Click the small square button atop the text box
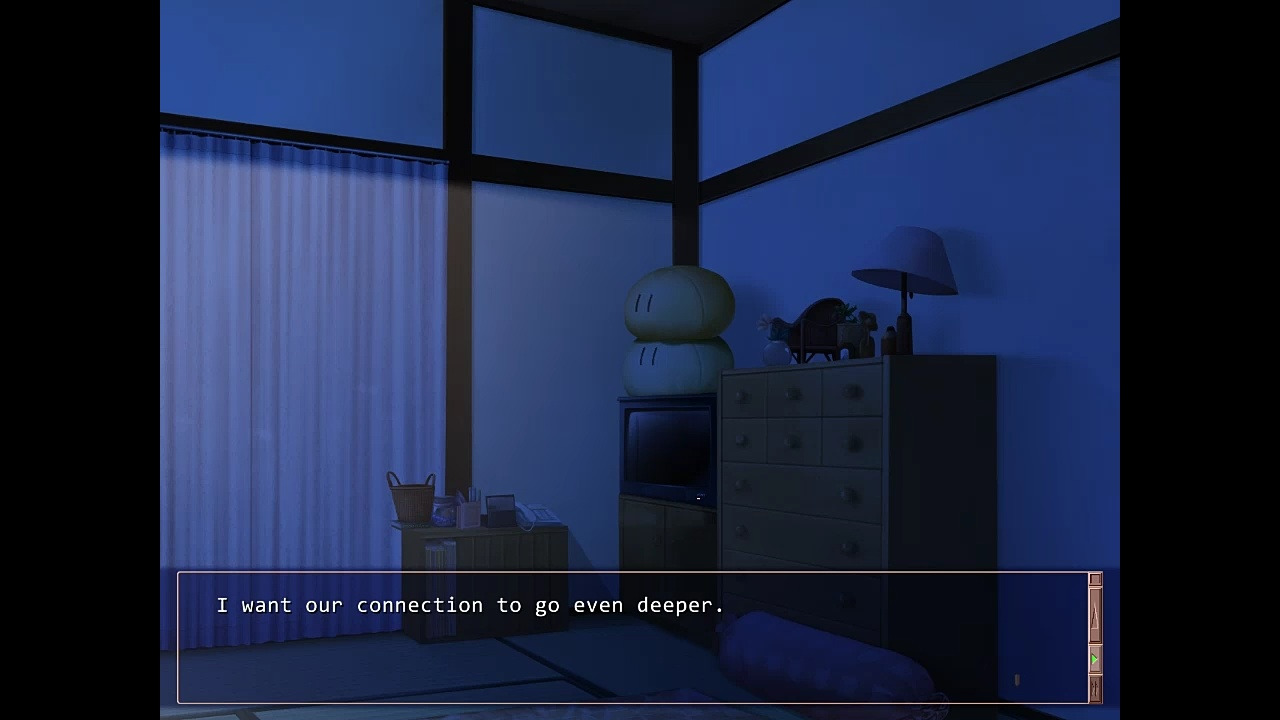Viewport: 1280px width, 720px height. [x=1095, y=580]
